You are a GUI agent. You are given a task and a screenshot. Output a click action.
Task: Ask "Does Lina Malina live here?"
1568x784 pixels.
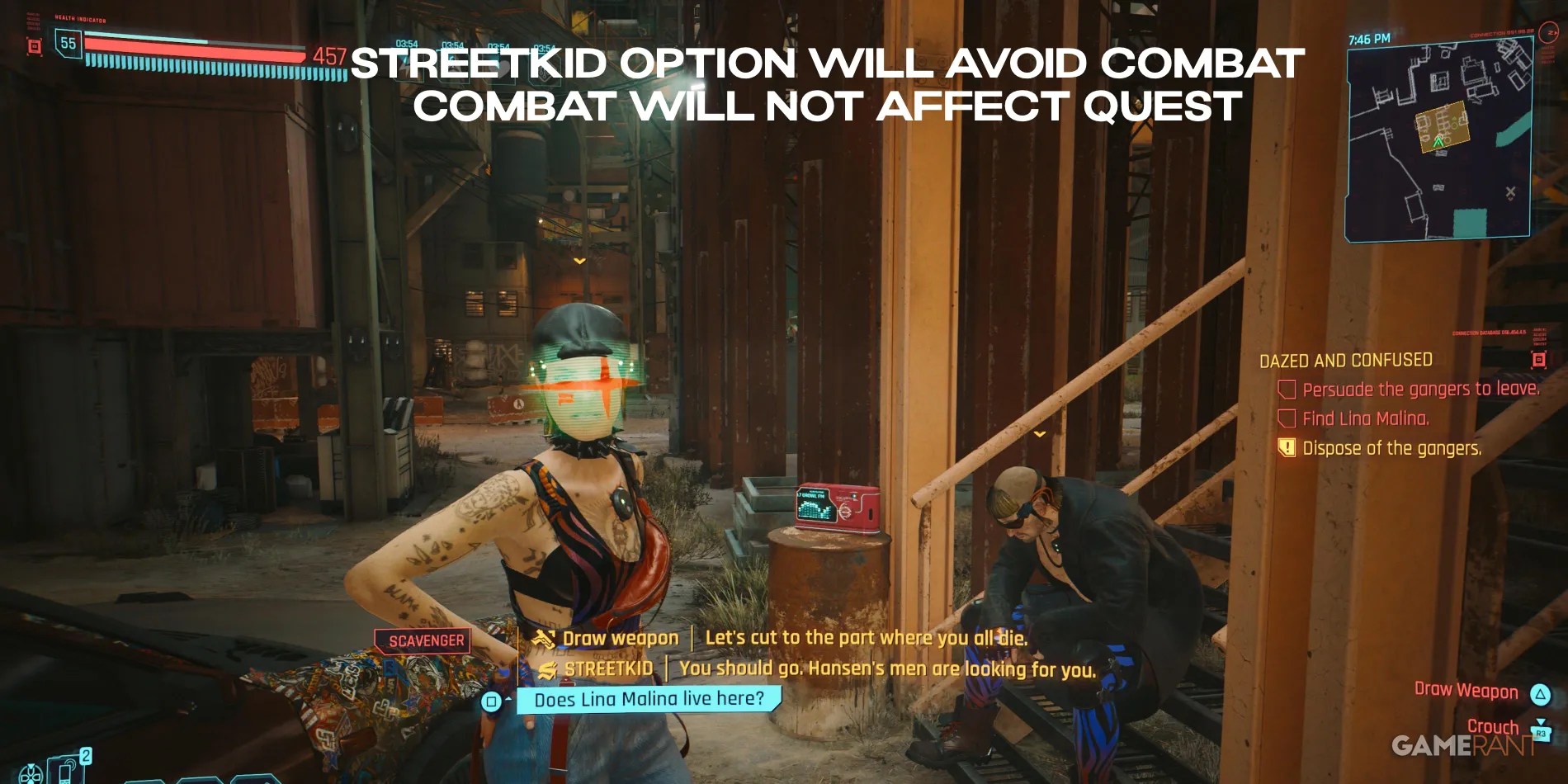(x=649, y=700)
